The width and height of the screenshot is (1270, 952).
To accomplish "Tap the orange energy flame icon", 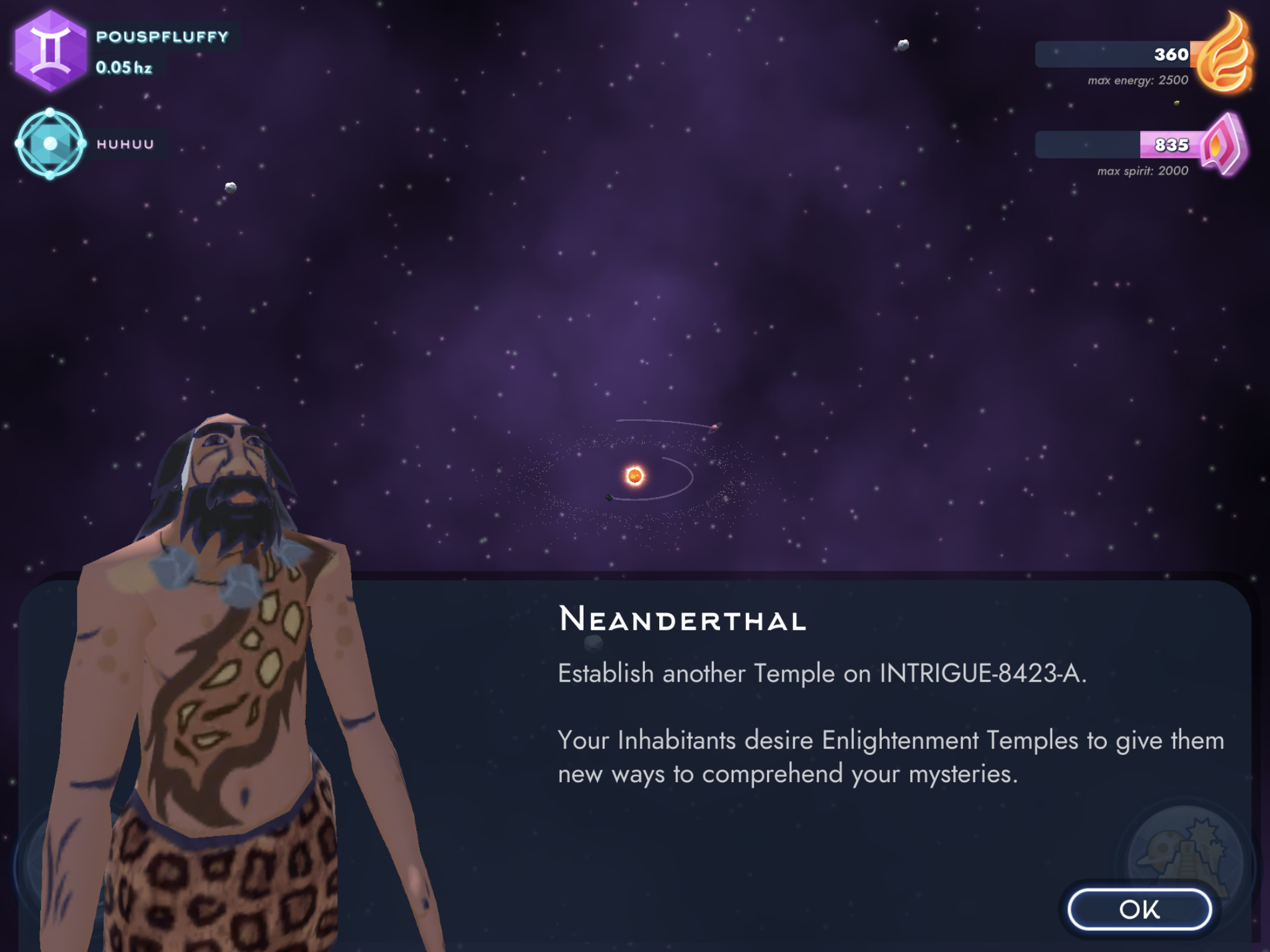I will [x=1224, y=56].
